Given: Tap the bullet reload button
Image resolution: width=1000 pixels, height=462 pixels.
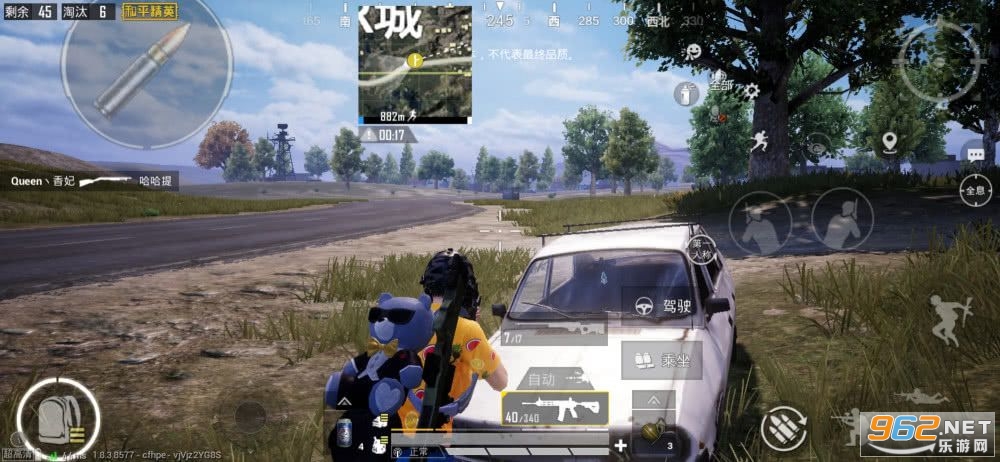Looking at the screenshot, I should point(784,428).
